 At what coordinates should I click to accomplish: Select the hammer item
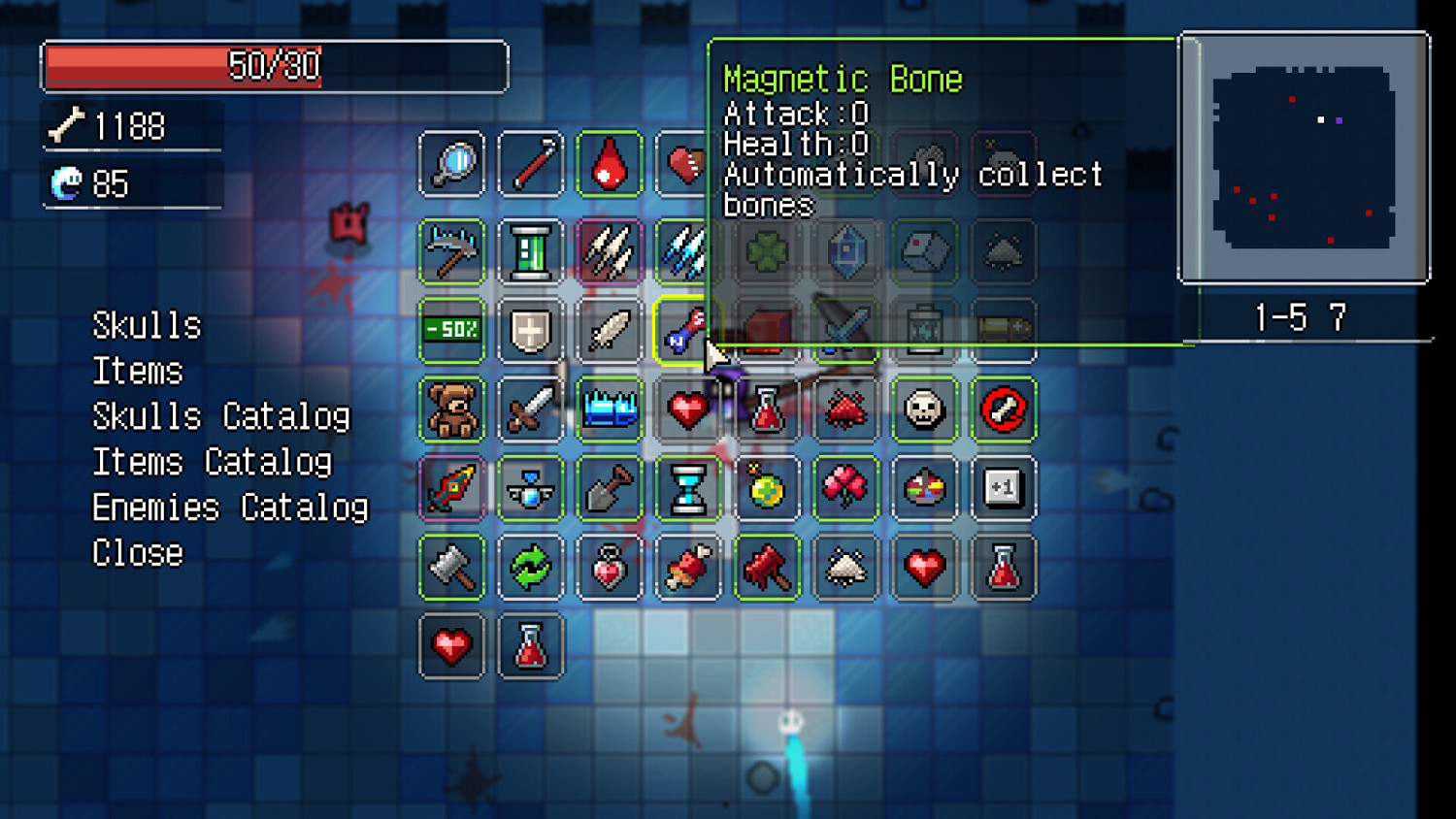[451, 568]
